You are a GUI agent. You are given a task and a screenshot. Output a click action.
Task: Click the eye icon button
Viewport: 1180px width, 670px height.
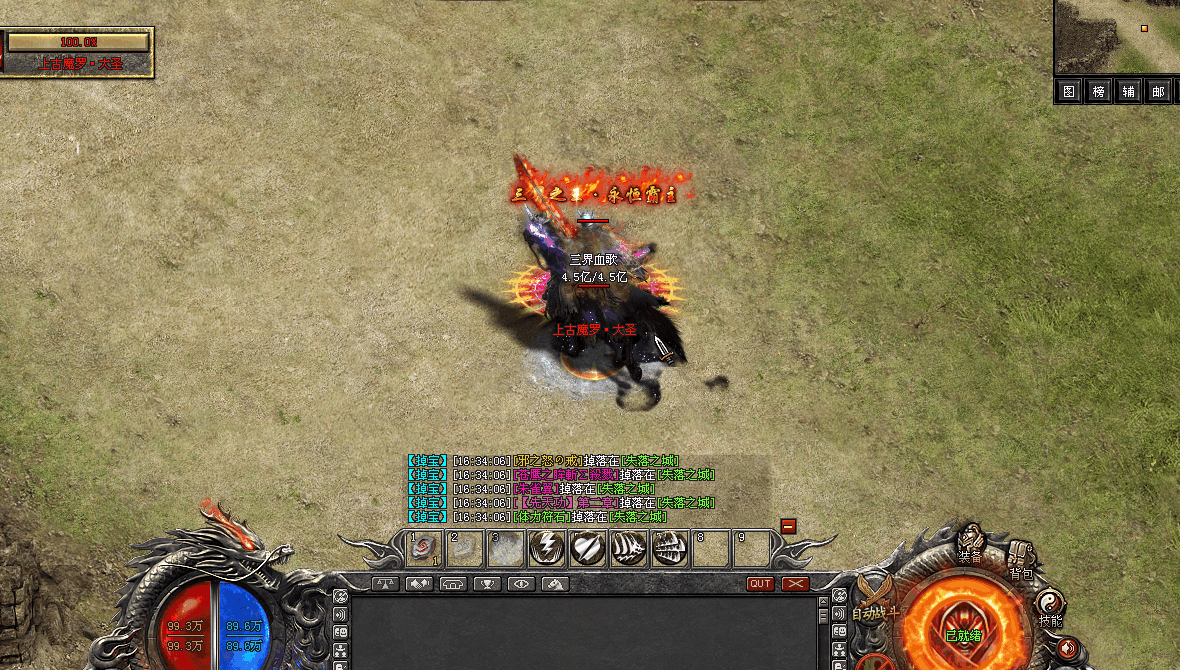pyautogui.click(x=520, y=584)
